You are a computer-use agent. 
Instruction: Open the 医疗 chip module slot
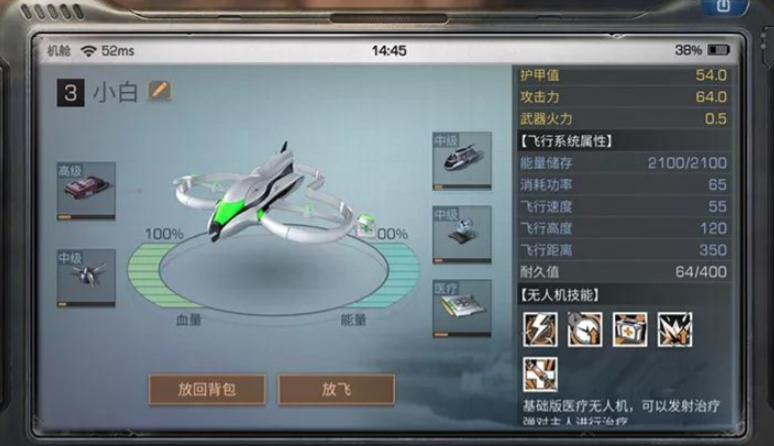tap(461, 309)
